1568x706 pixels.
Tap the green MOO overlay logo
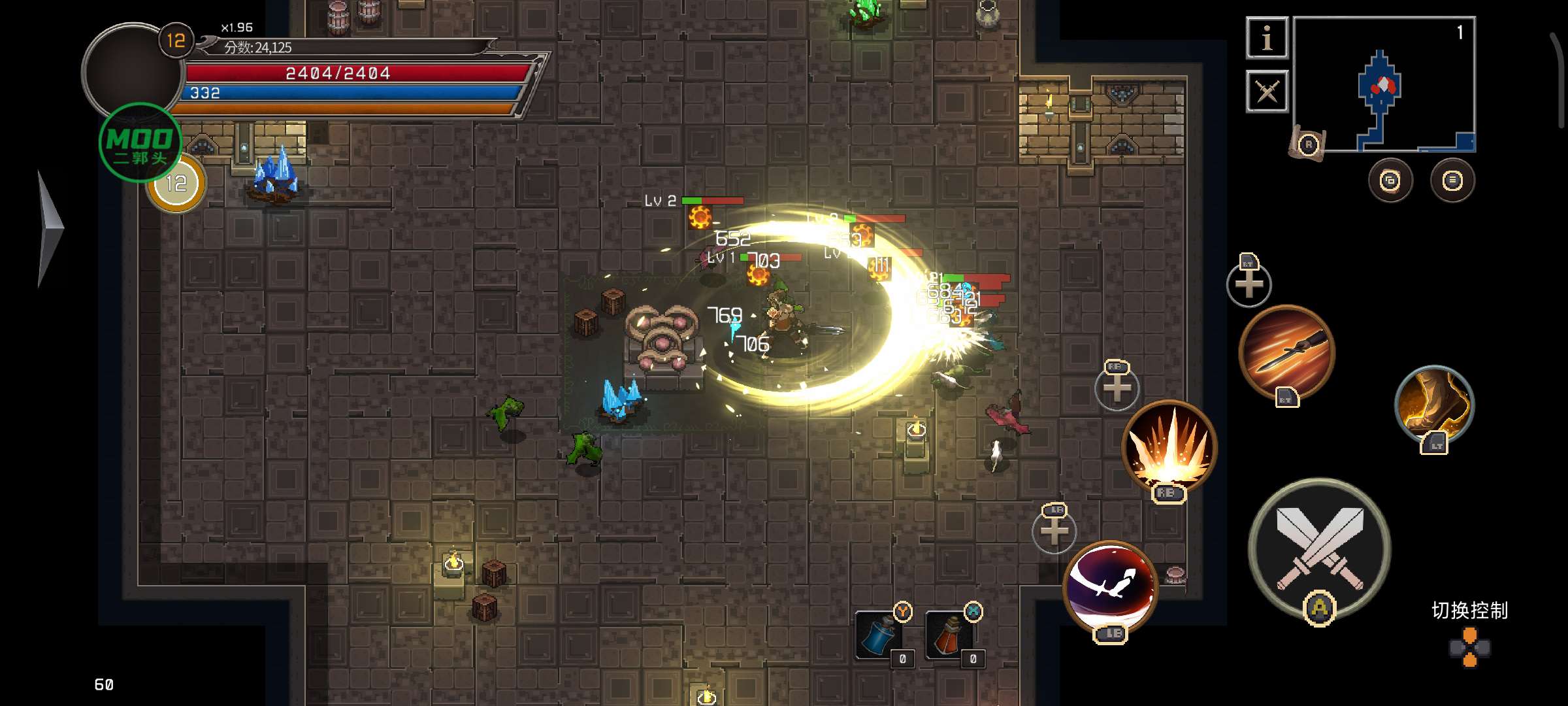pos(140,143)
